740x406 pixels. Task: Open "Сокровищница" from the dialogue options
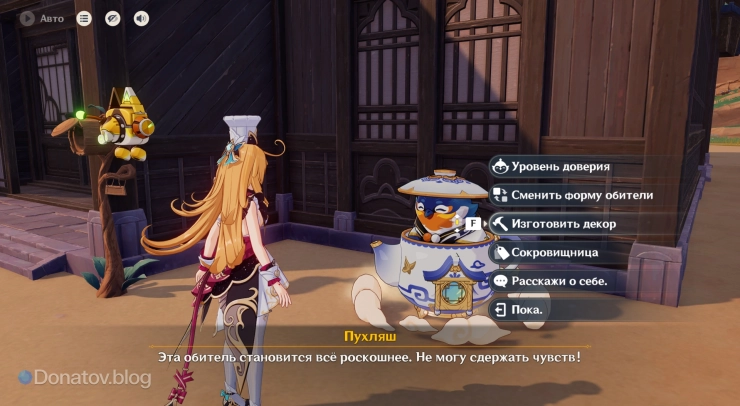[554, 253]
